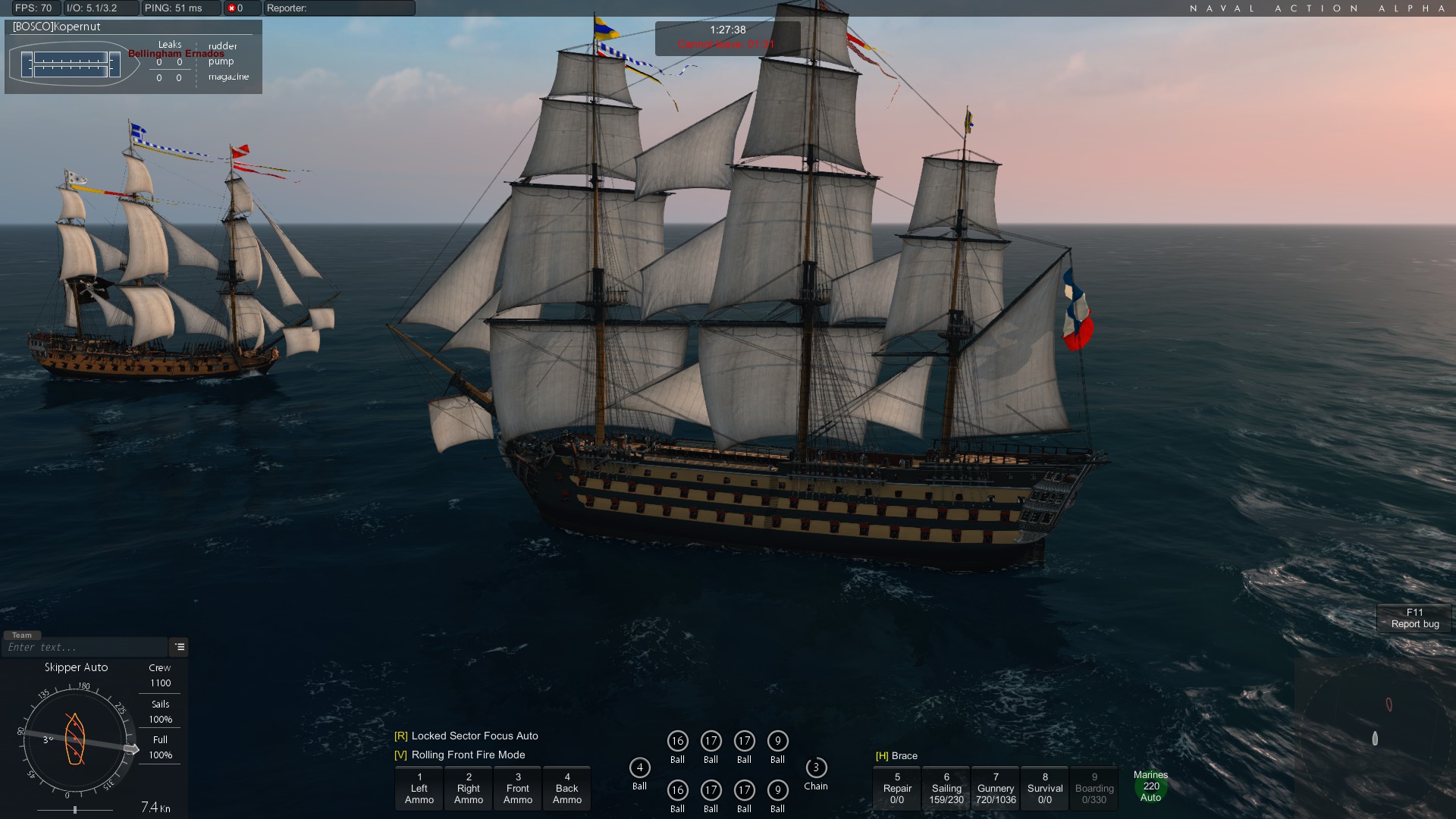1456x819 pixels.
Task: Open Front Ammo selection
Action: tap(518, 789)
